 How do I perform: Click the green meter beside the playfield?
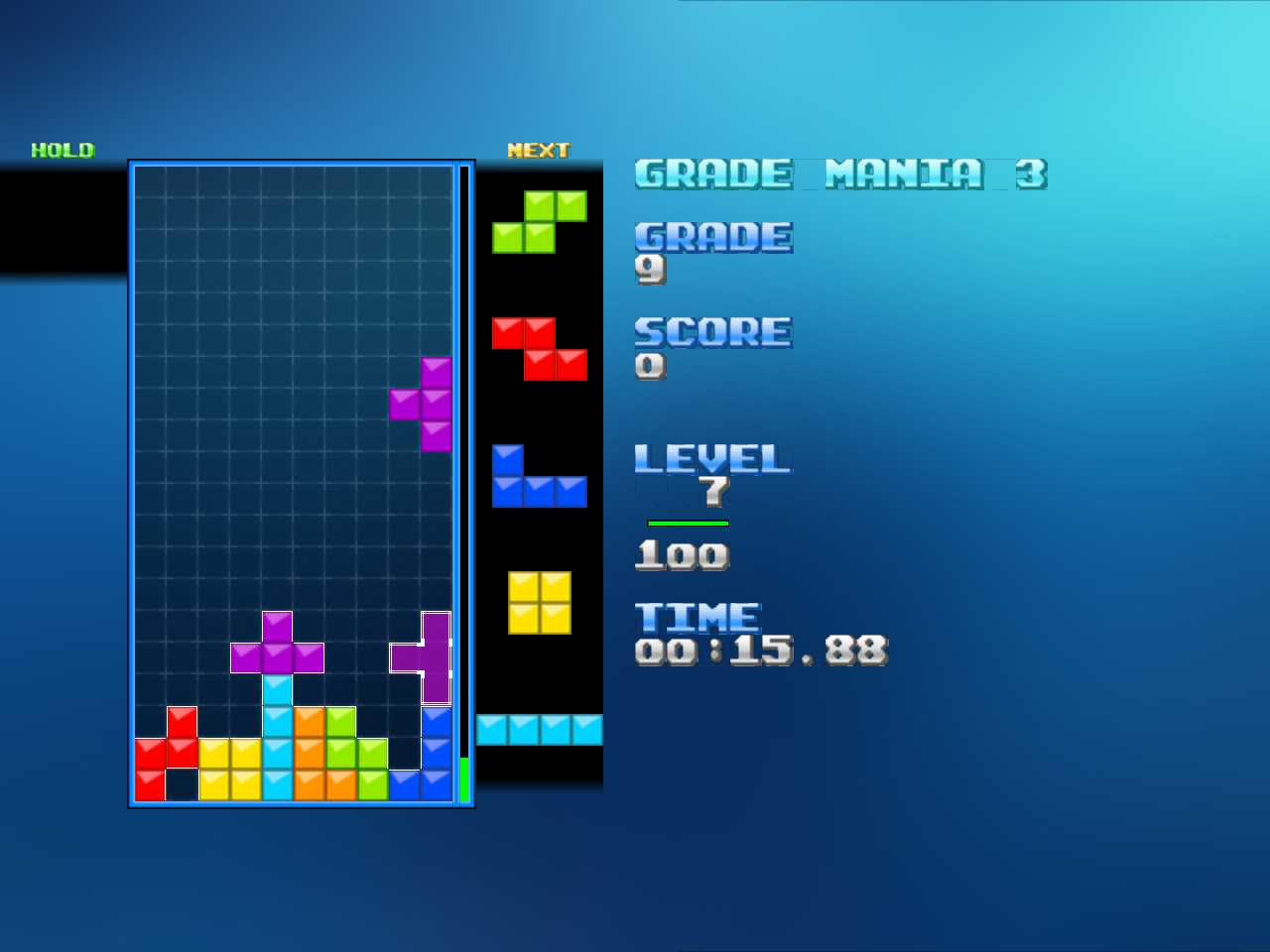[x=463, y=778]
